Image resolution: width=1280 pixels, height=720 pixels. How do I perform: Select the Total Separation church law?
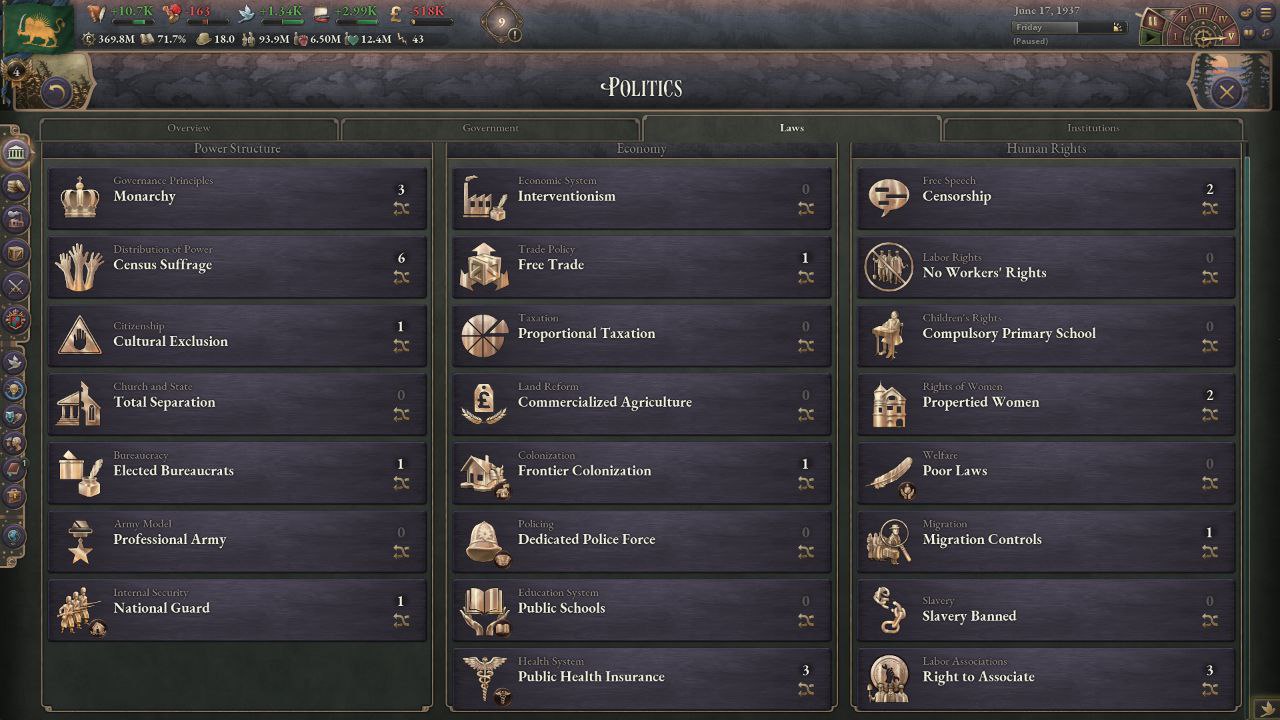click(x=237, y=403)
